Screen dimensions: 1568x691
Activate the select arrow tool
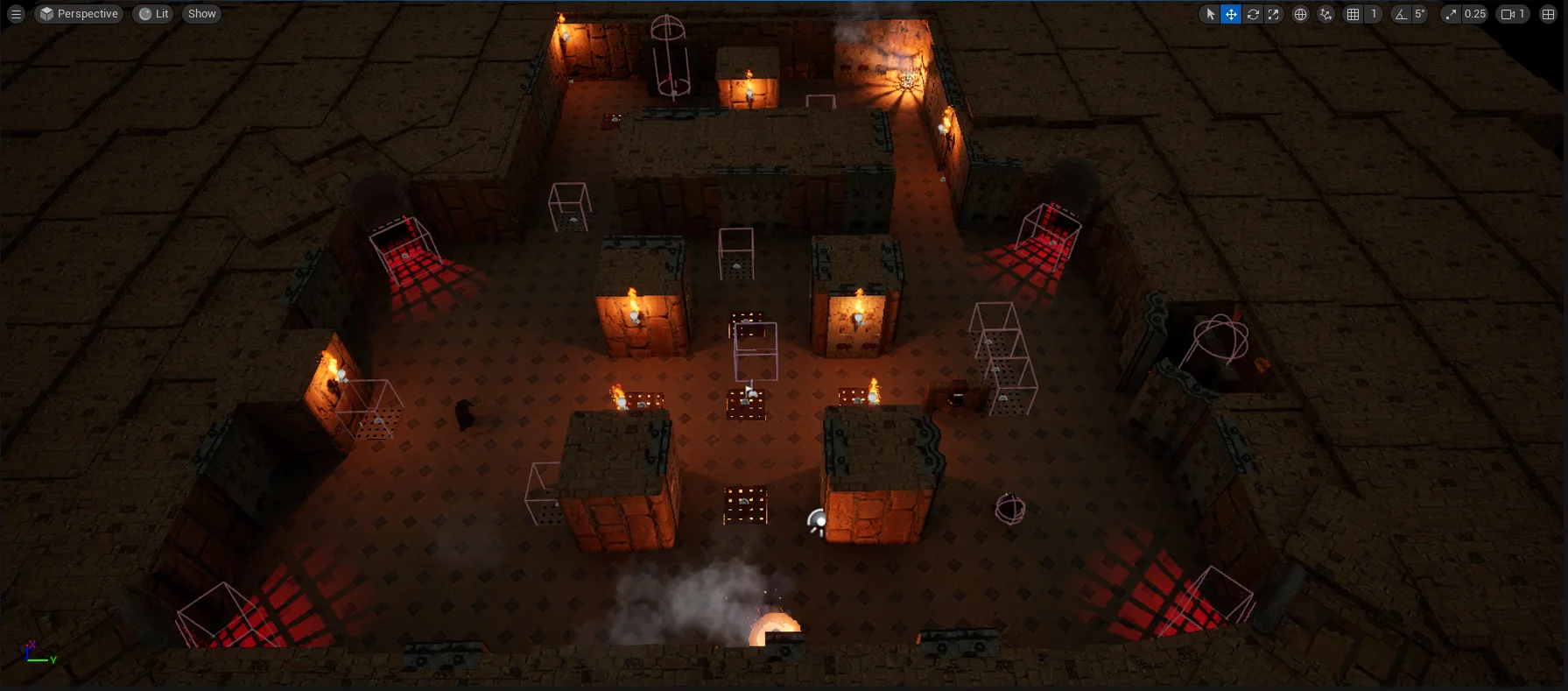1210,14
